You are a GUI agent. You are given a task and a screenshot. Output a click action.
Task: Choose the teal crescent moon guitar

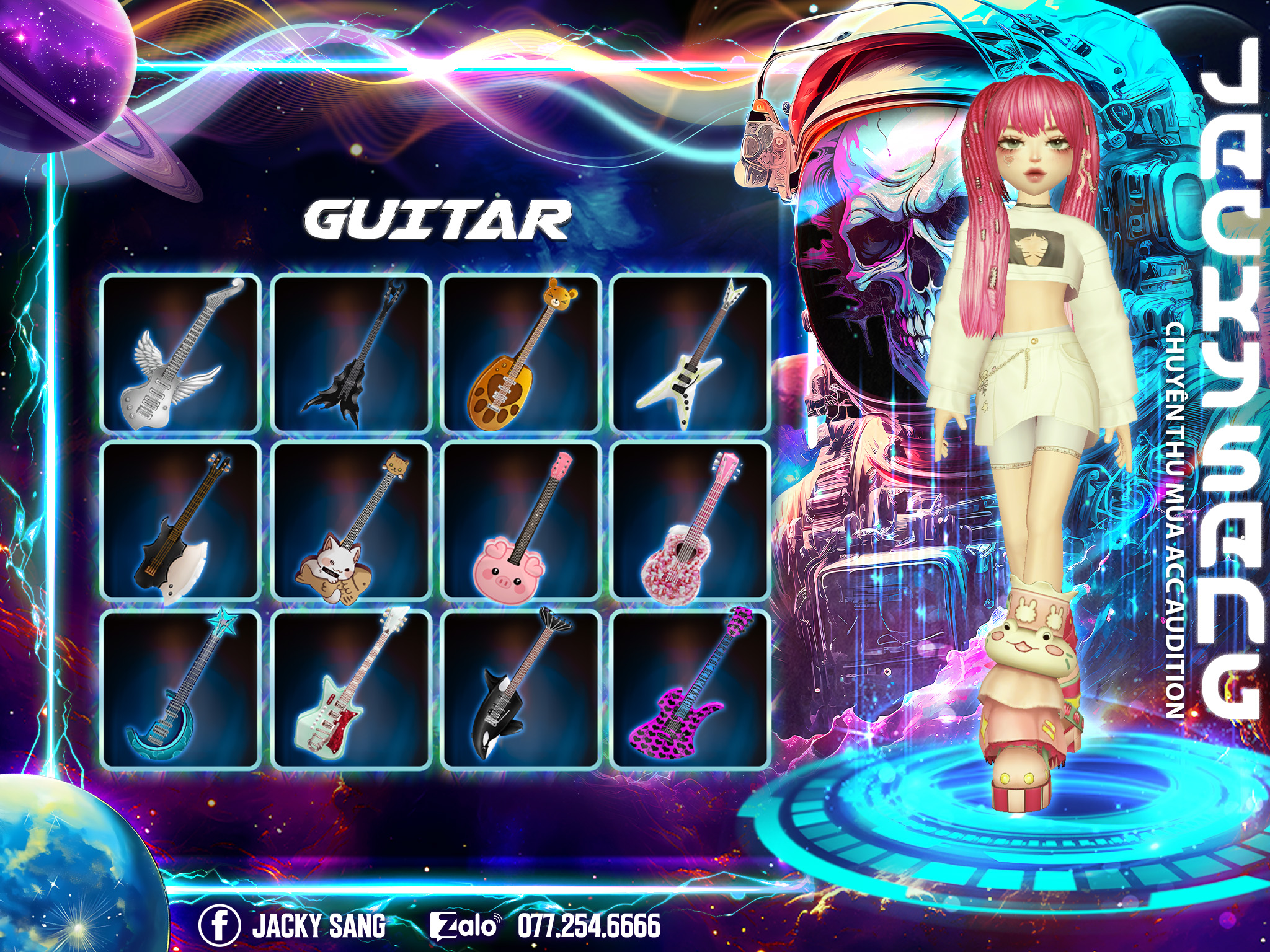click(x=180, y=689)
